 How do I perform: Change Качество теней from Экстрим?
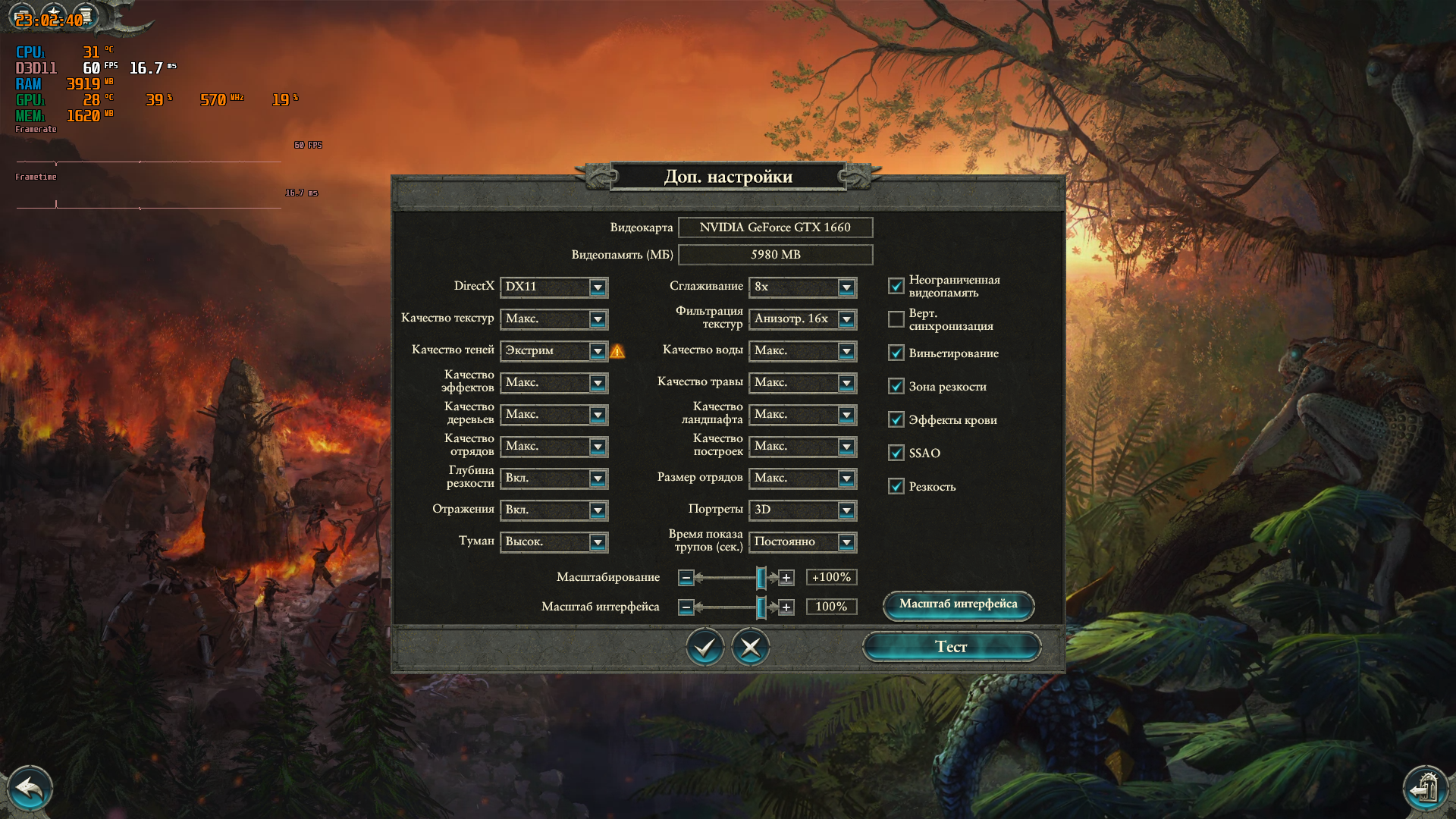point(598,351)
